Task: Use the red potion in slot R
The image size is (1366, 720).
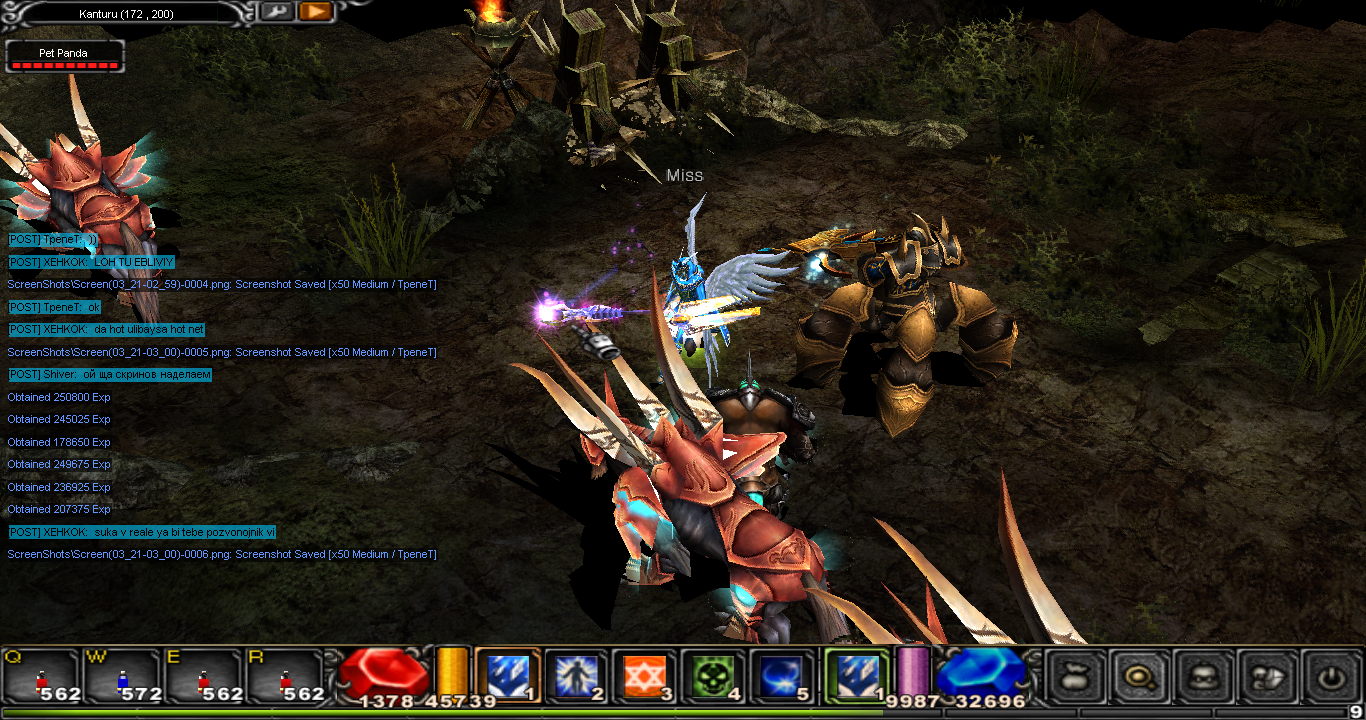Action: [286, 677]
